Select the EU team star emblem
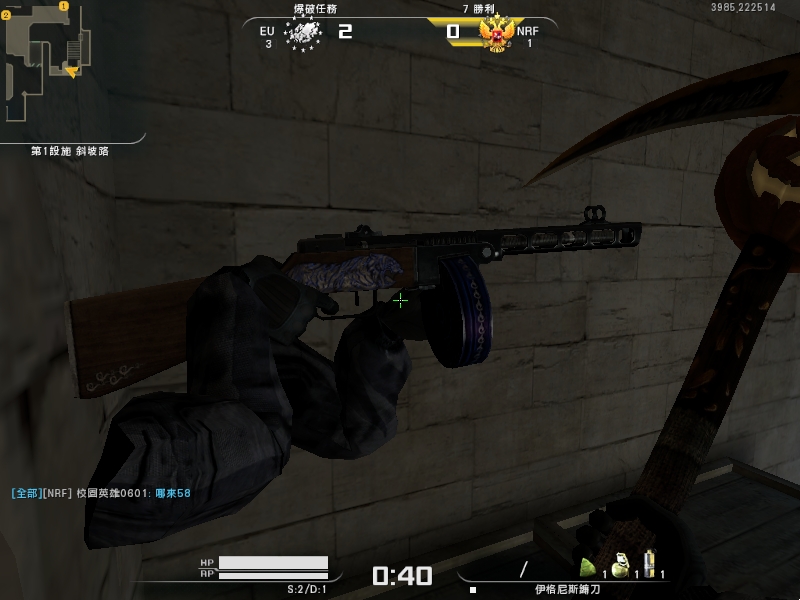The height and width of the screenshot is (600, 800). [x=302, y=34]
